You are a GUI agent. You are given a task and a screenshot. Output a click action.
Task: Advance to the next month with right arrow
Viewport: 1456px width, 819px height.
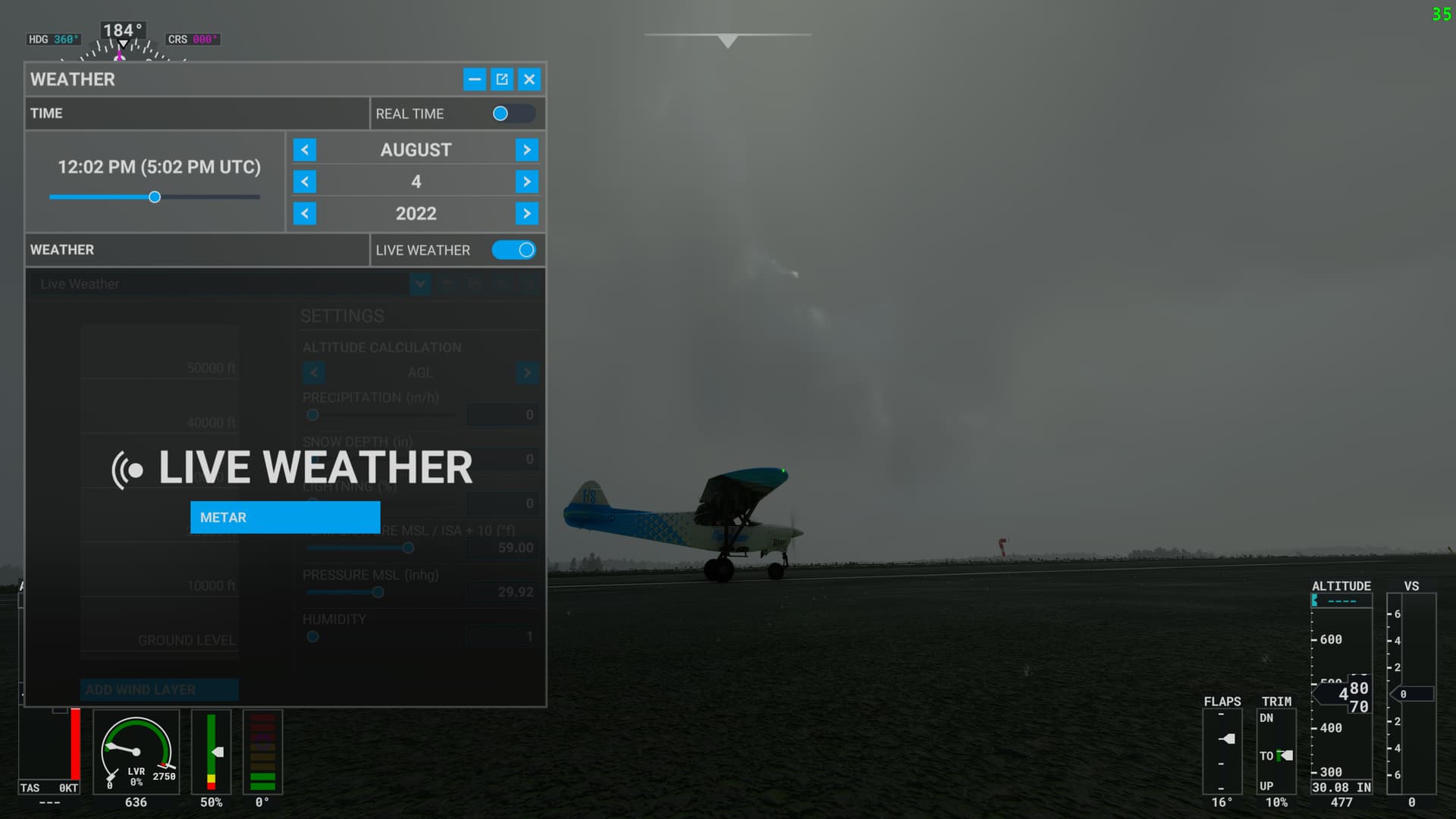click(x=526, y=149)
